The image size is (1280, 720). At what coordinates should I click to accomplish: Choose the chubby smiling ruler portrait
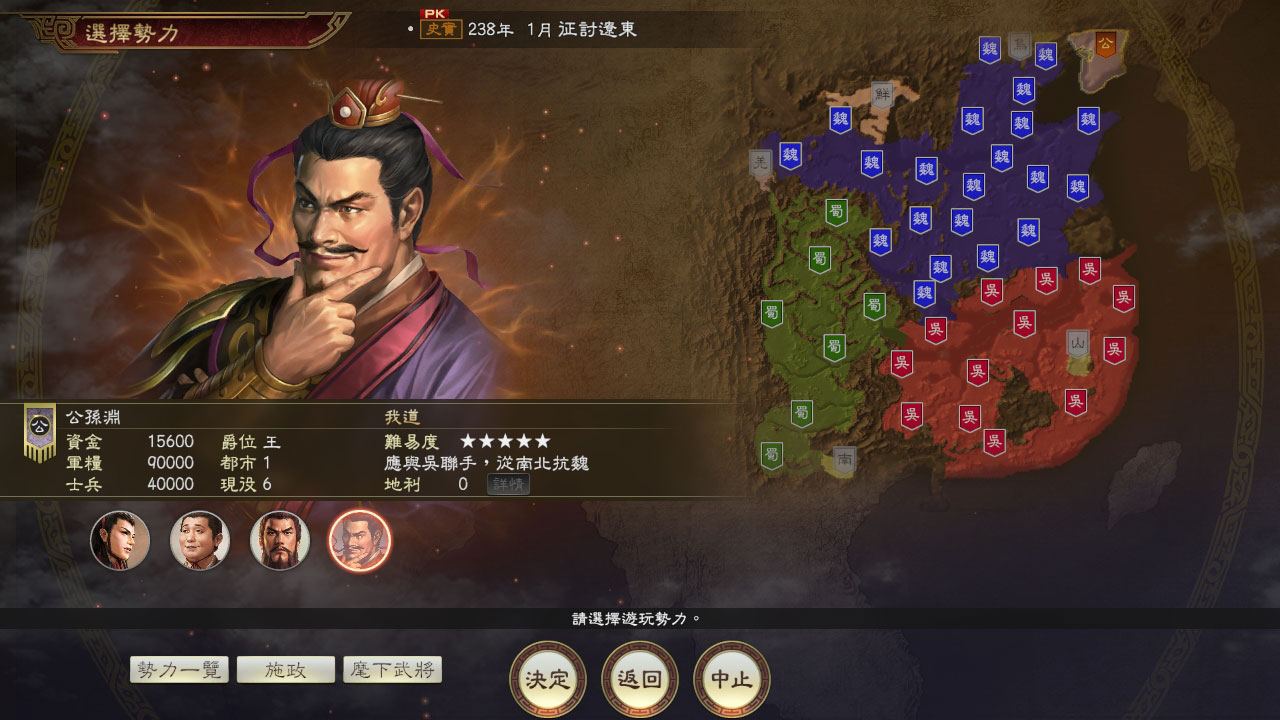[200, 540]
